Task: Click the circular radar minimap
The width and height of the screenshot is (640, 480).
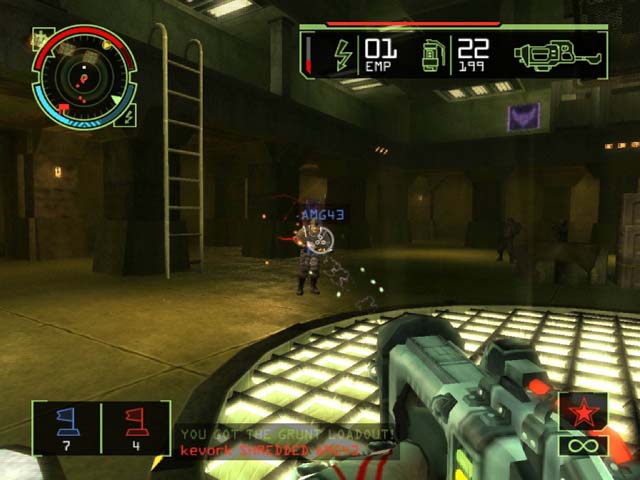Action: click(x=83, y=74)
